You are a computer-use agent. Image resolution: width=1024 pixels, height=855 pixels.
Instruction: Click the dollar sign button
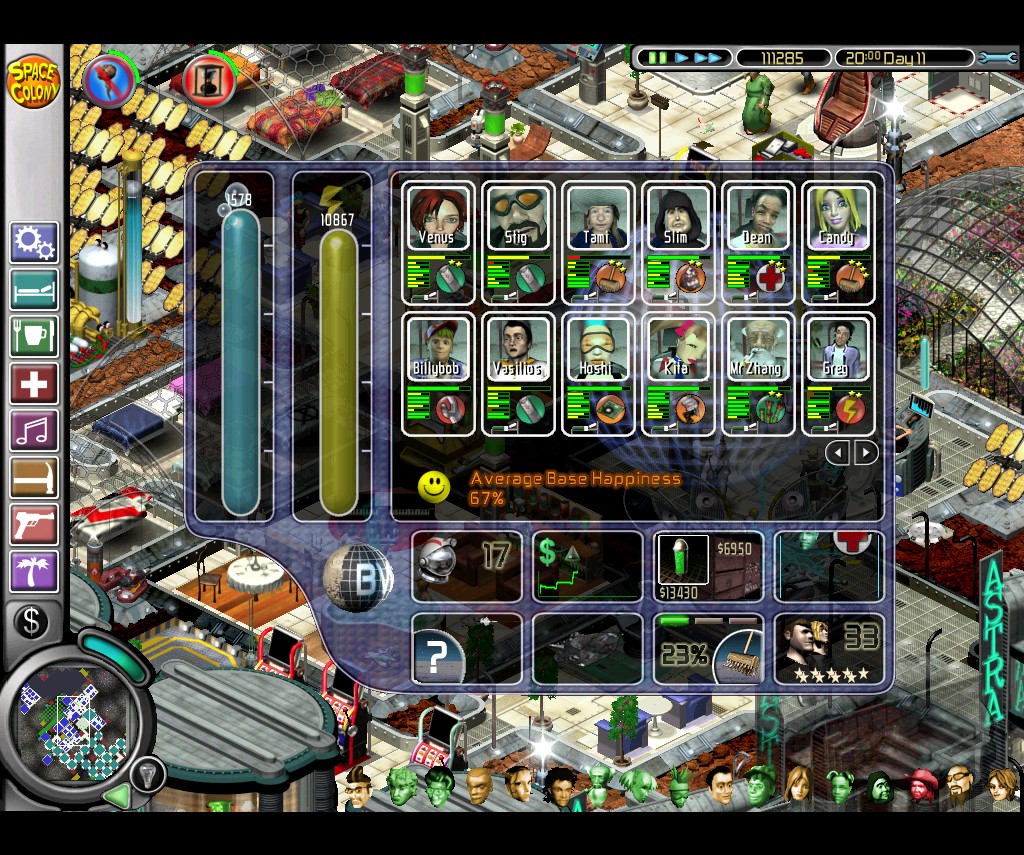pyautogui.click(x=32, y=622)
